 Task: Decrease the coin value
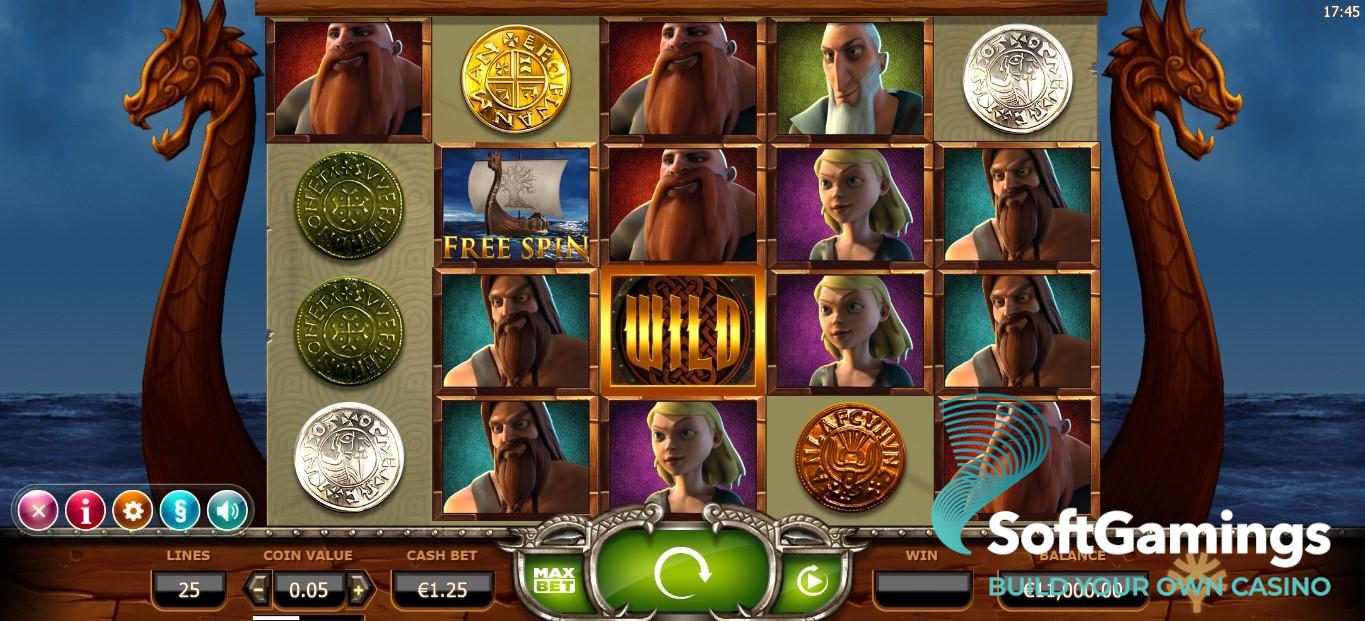click(x=258, y=589)
